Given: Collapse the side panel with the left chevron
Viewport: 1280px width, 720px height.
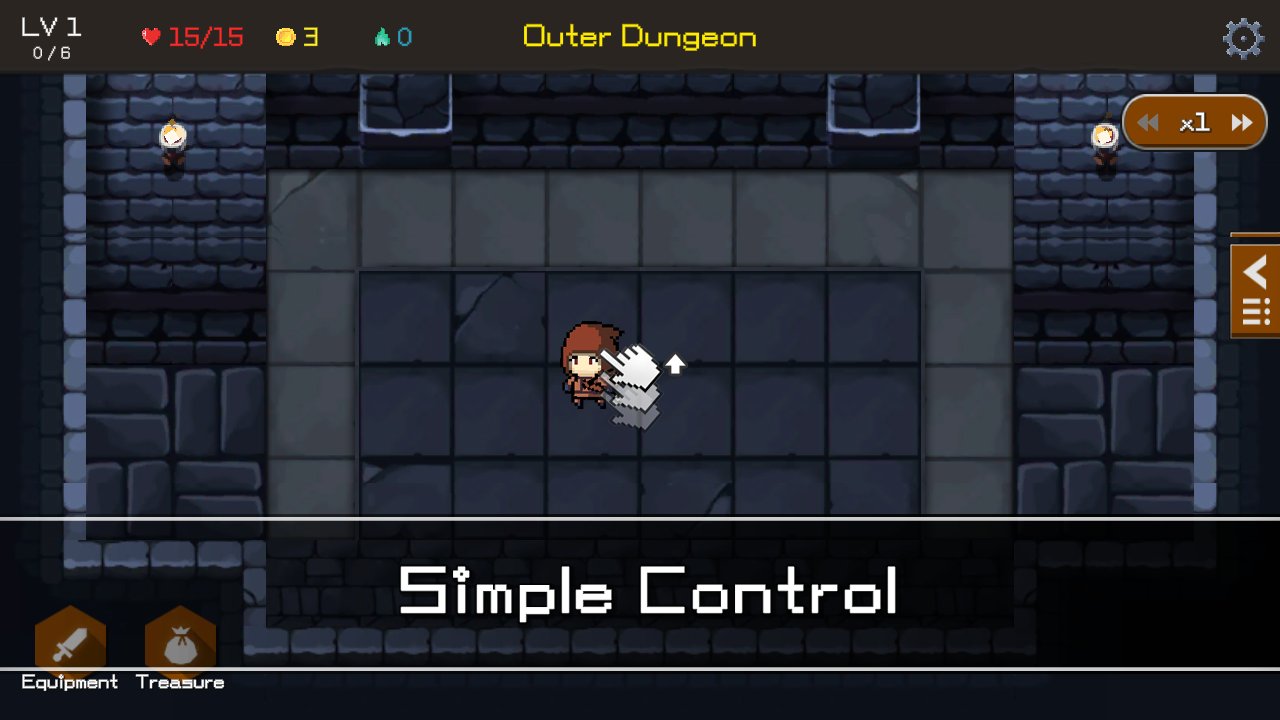Looking at the screenshot, I should coord(1255,271).
